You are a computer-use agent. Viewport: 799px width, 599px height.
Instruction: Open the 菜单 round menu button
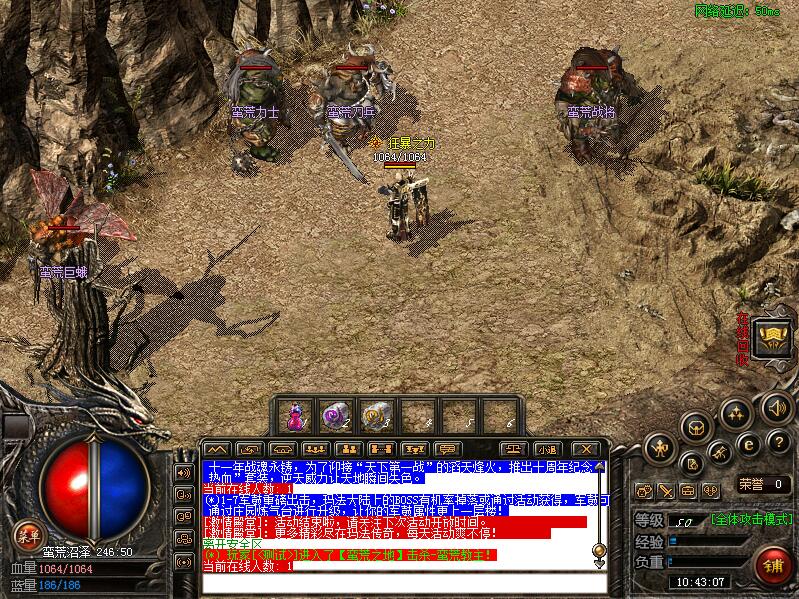coord(28,536)
